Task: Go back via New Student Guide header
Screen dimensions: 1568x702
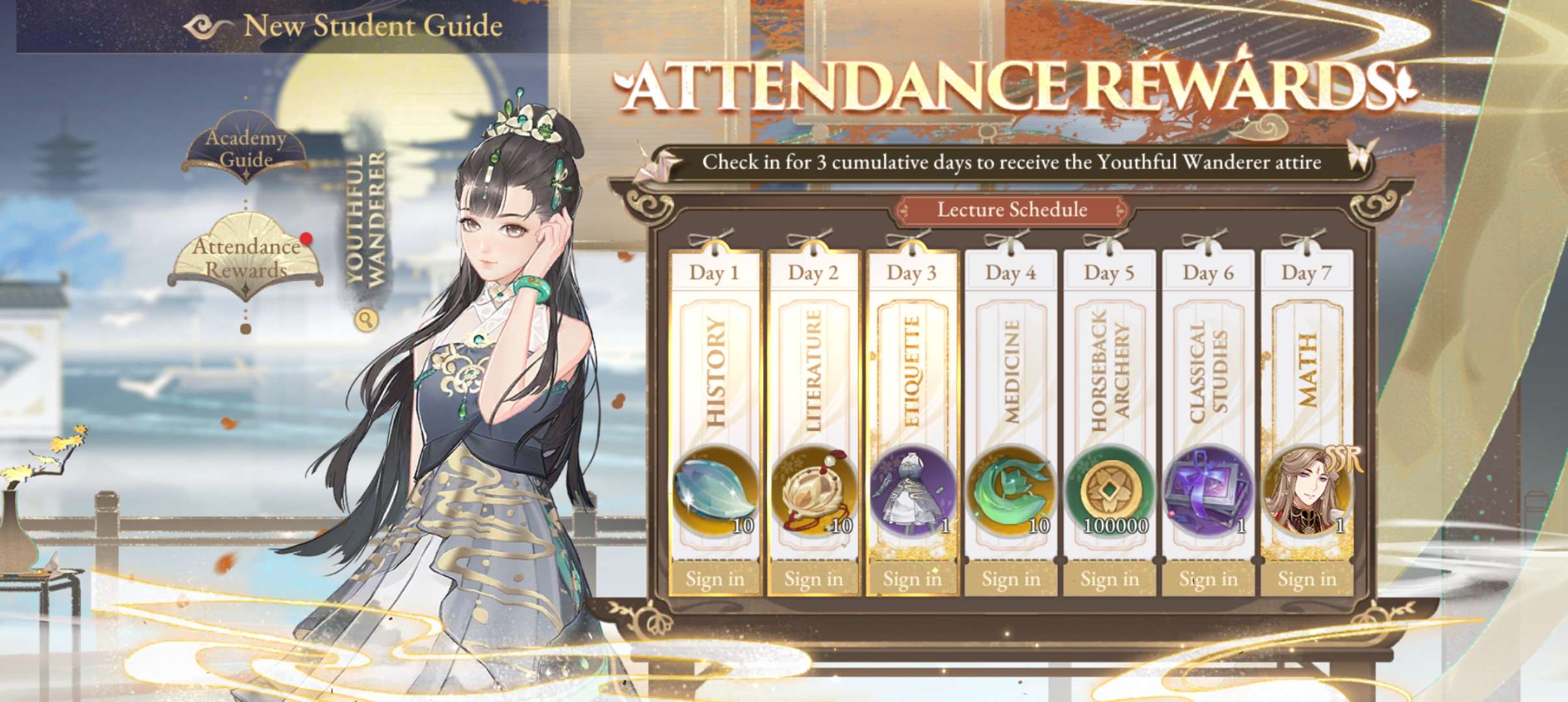Action: [x=207, y=27]
